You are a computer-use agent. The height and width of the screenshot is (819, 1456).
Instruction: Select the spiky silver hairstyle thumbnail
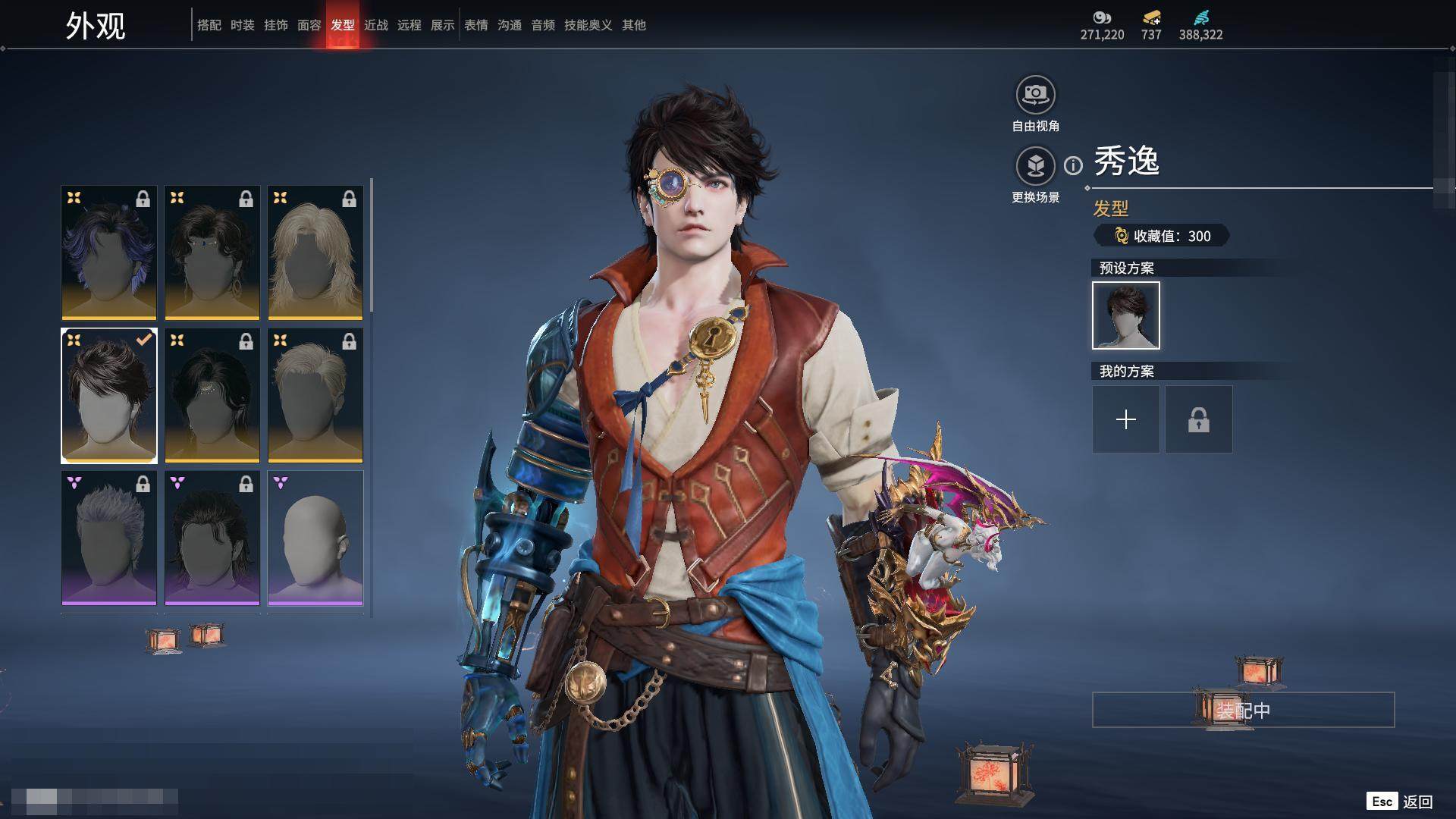point(109,538)
